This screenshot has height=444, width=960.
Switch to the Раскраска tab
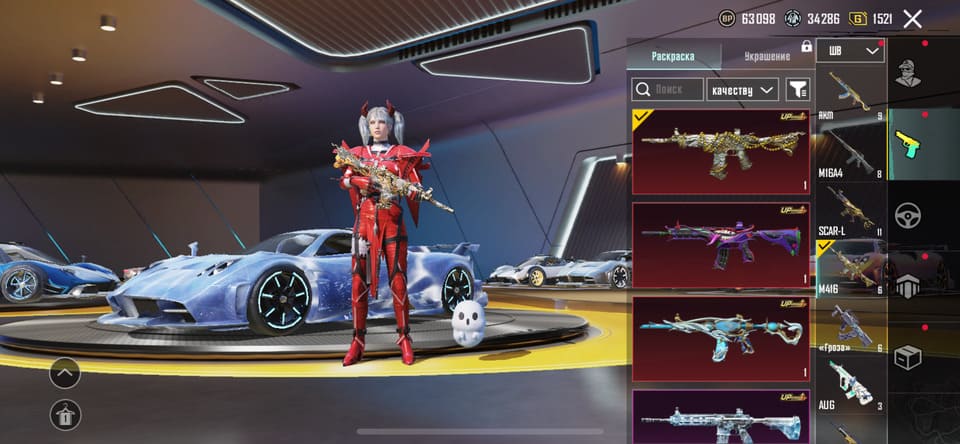click(x=672, y=56)
